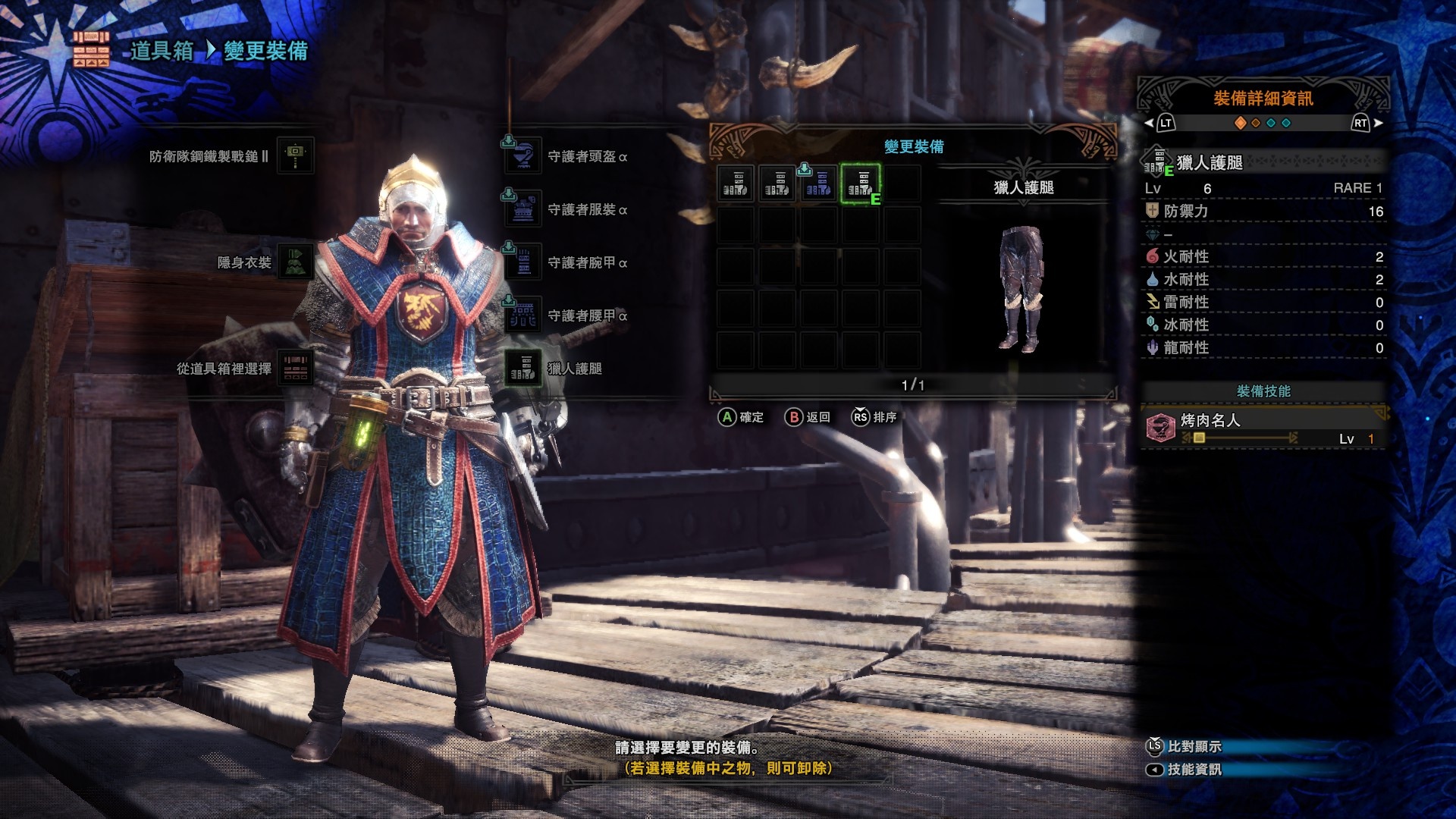
Task: Select the 防衛隊鋼鐵製戰鎚 II weapon slot
Action: click(x=295, y=155)
